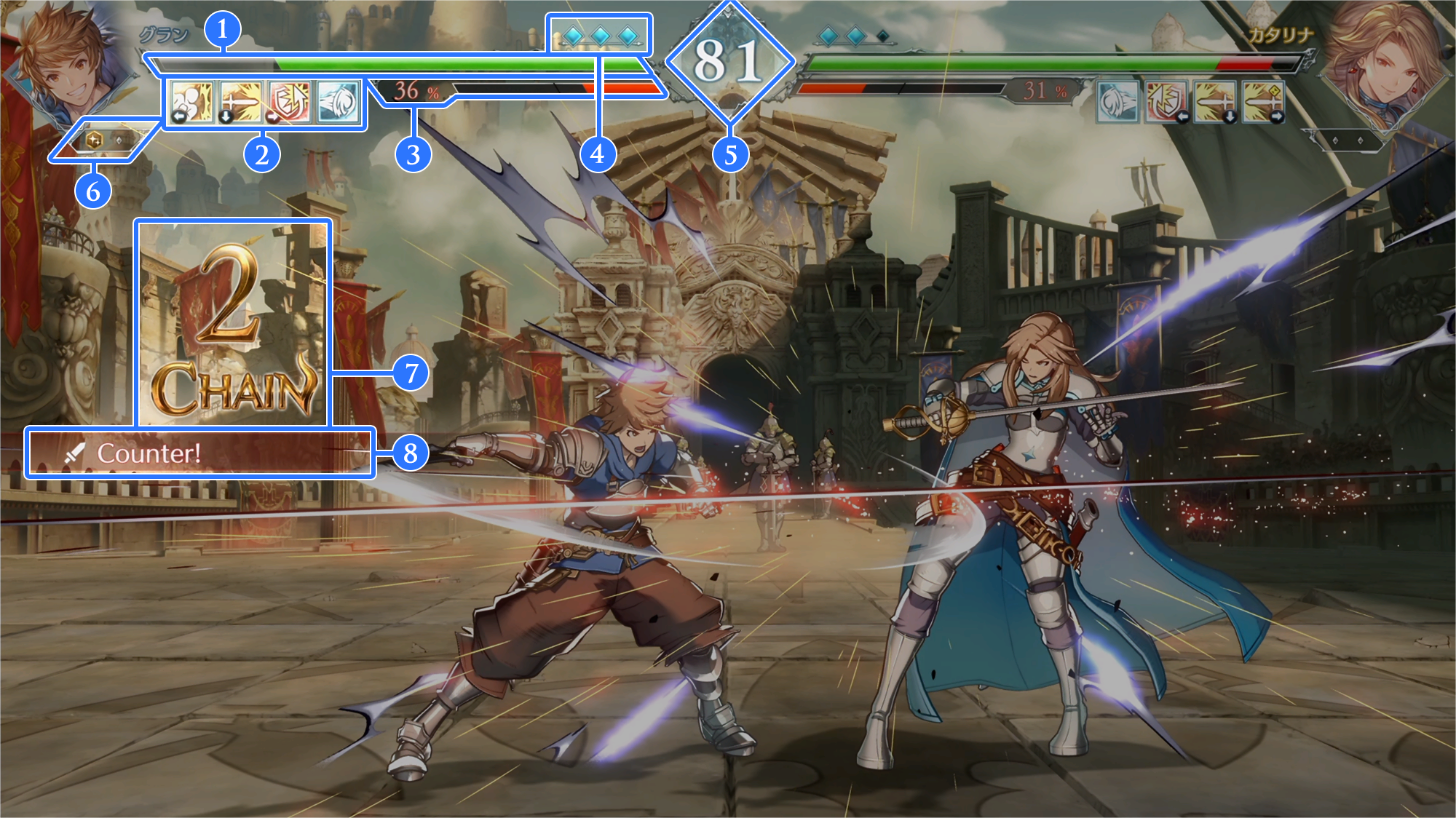Choose Katalina's sword skill with down arrow
This screenshot has width=1456, height=818.
tap(1215, 102)
